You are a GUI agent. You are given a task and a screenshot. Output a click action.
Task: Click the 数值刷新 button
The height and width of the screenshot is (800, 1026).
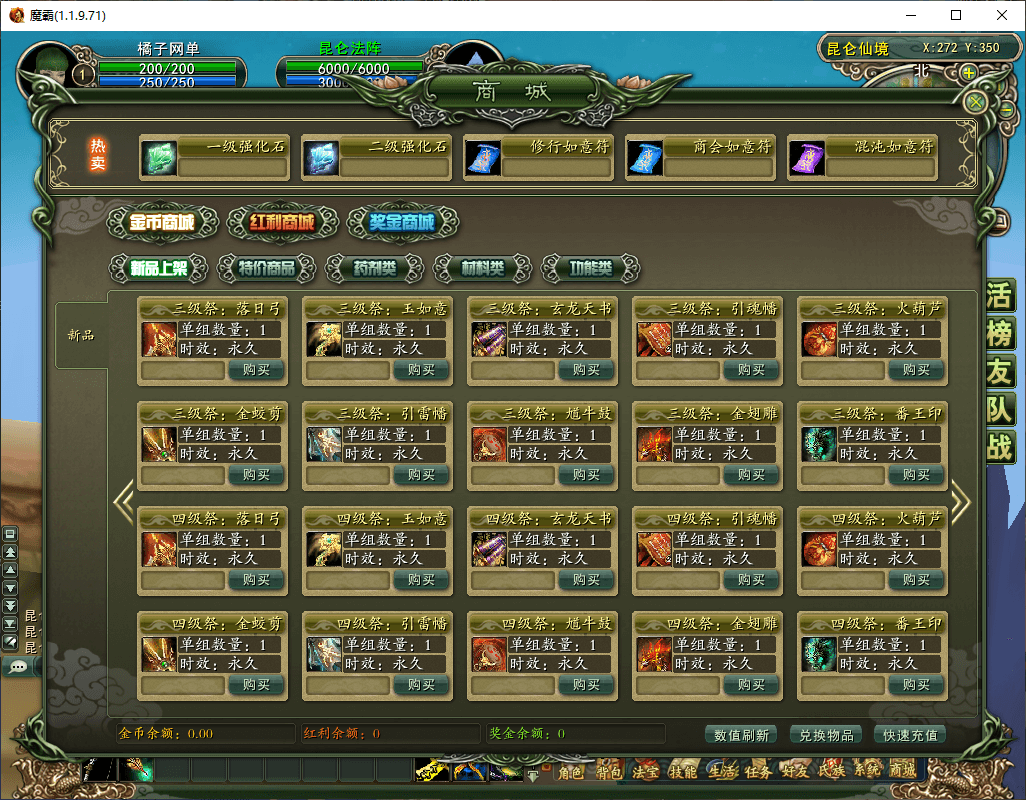click(741, 735)
